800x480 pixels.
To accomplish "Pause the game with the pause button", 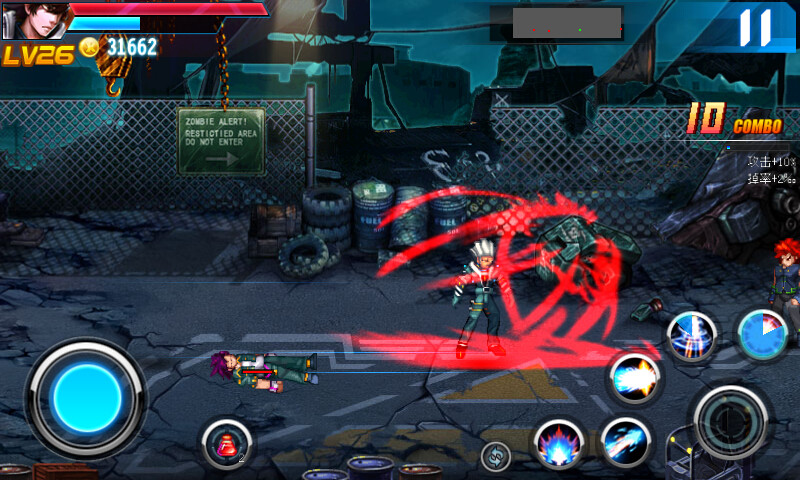I will 755,27.
